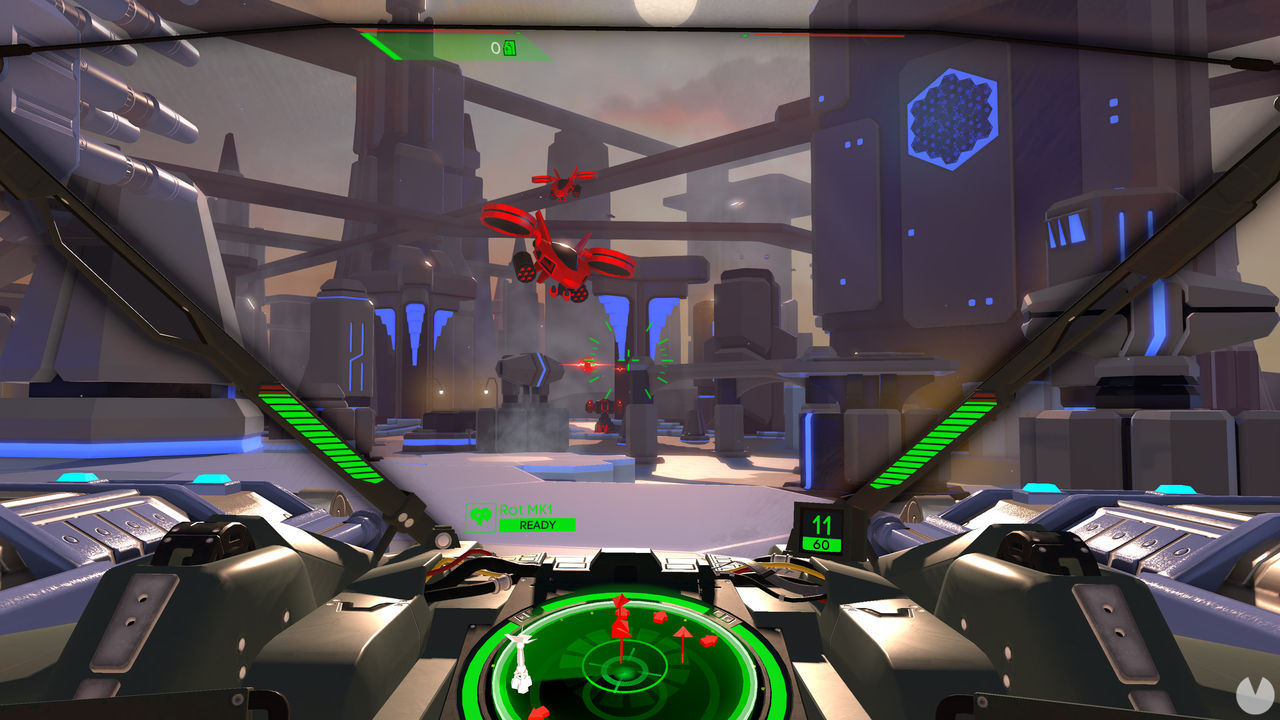Click the pickup icon beside the score counter

click(x=508, y=47)
